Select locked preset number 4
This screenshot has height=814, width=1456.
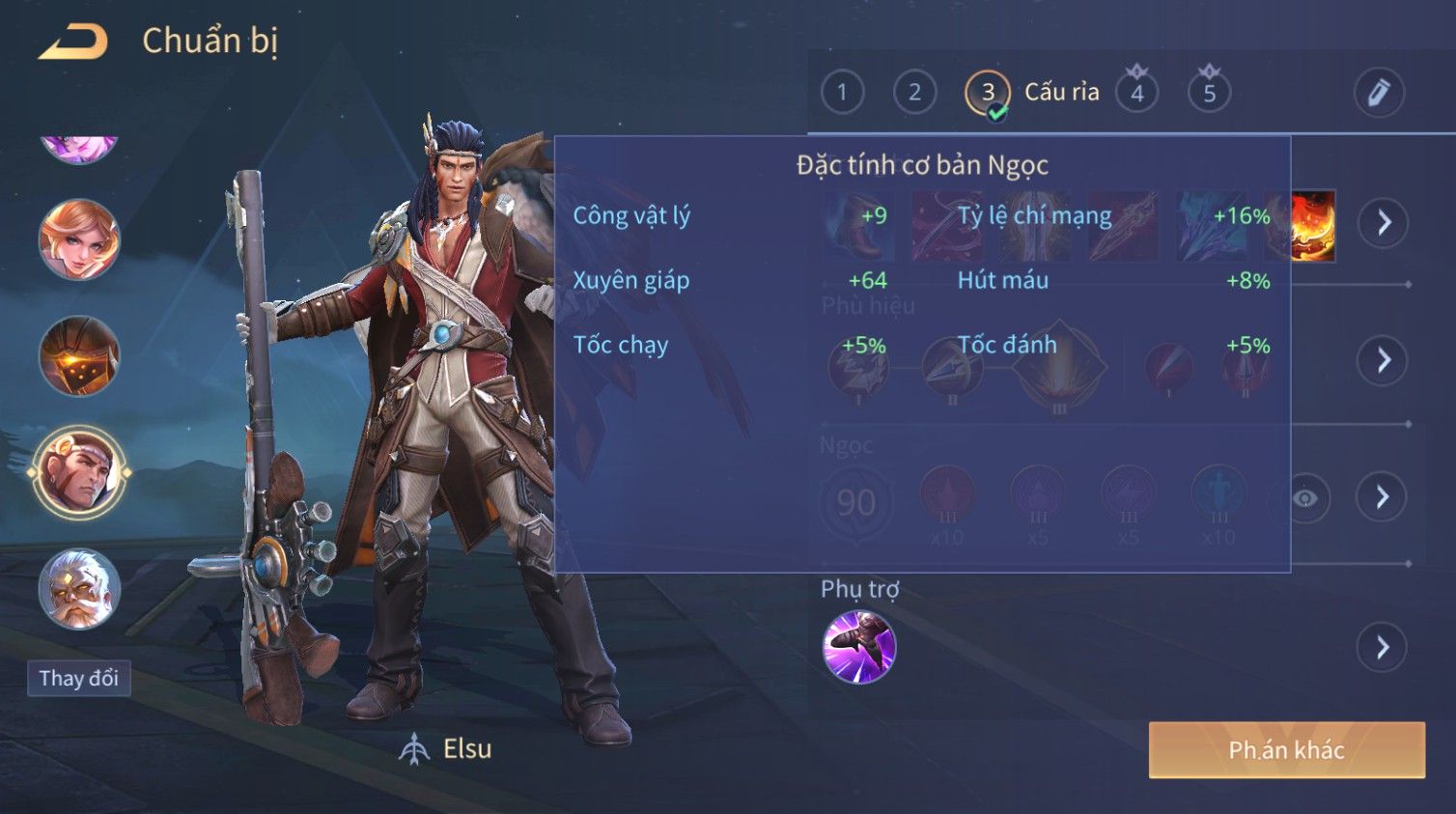coord(1136,93)
